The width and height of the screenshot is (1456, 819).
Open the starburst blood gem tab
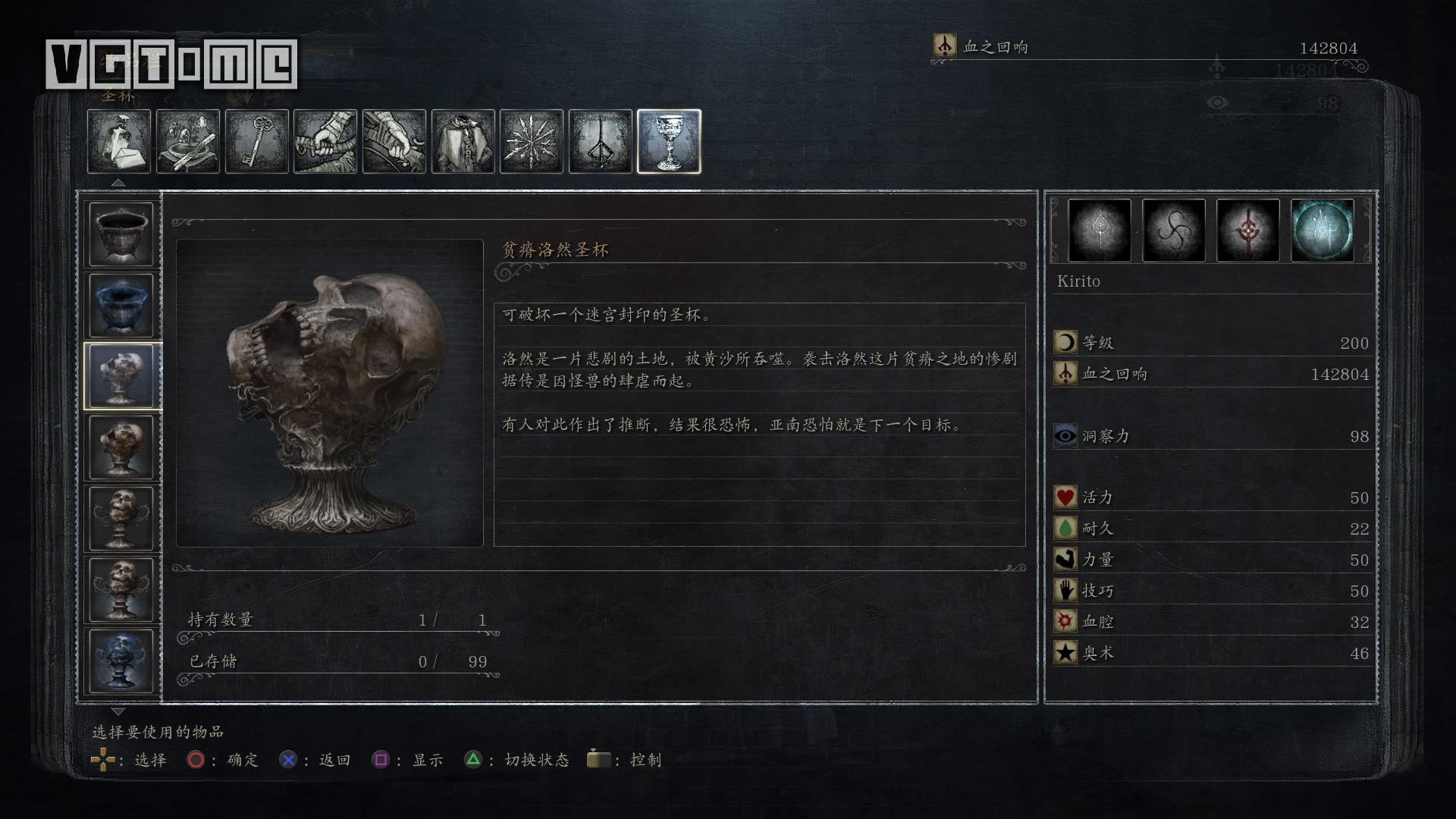click(532, 142)
